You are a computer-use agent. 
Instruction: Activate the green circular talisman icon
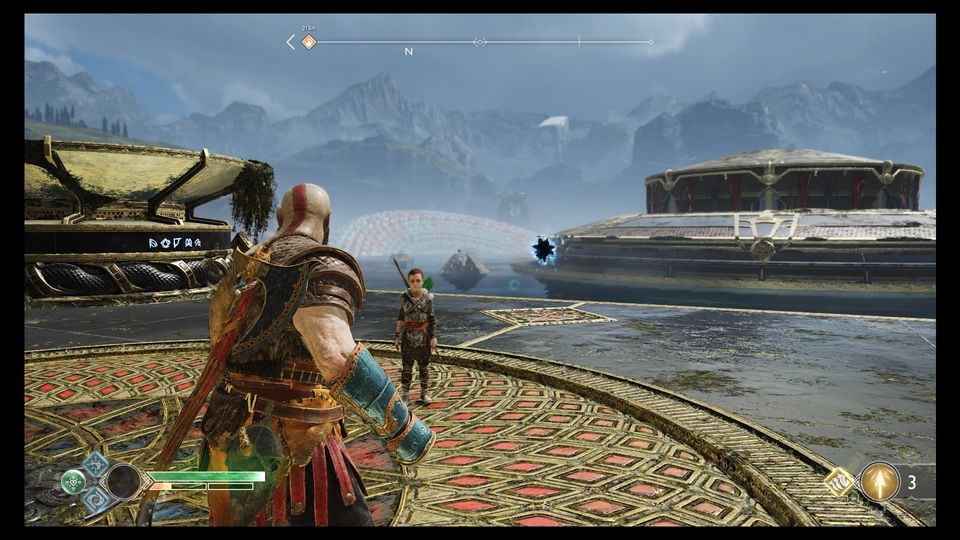pyautogui.click(x=74, y=481)
